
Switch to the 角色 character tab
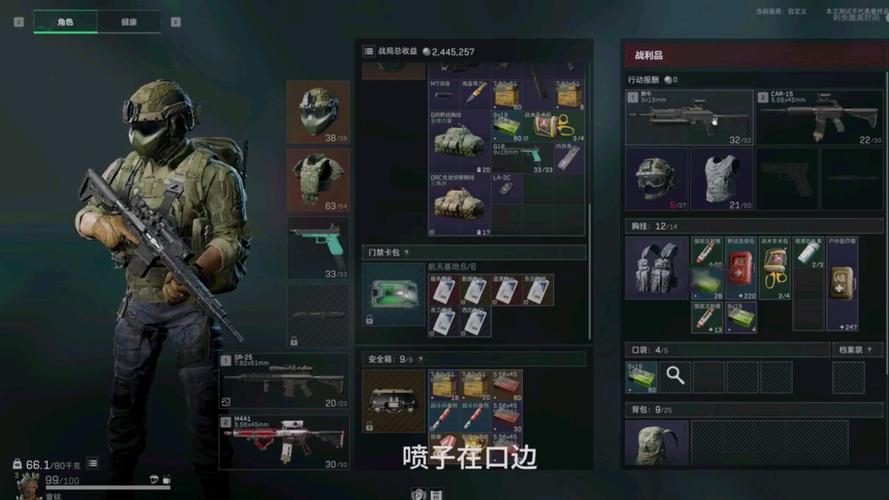point(67,22)
